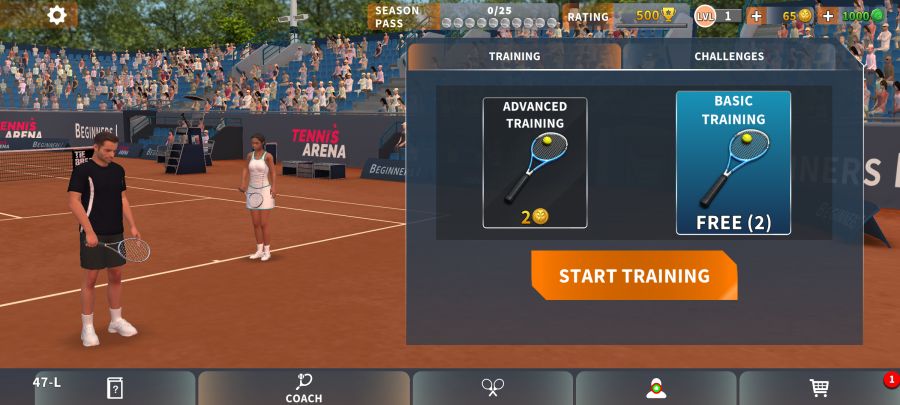Viewport: 900px width, 405px height.
Task: Switch to the Training tab
Action: (514, 57)
